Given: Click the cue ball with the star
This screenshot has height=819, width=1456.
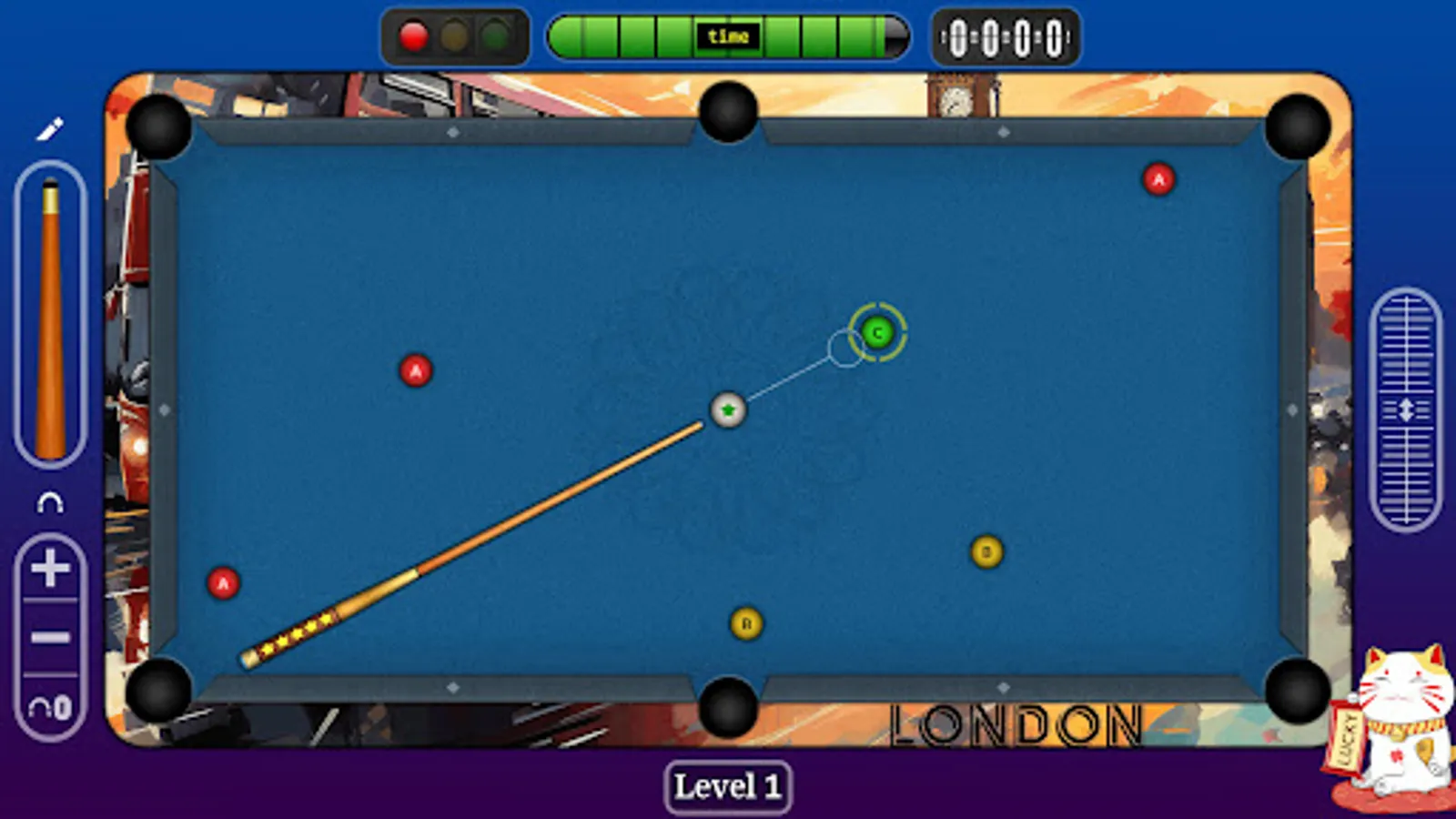Looking at the screenshot, I should 727,411.
